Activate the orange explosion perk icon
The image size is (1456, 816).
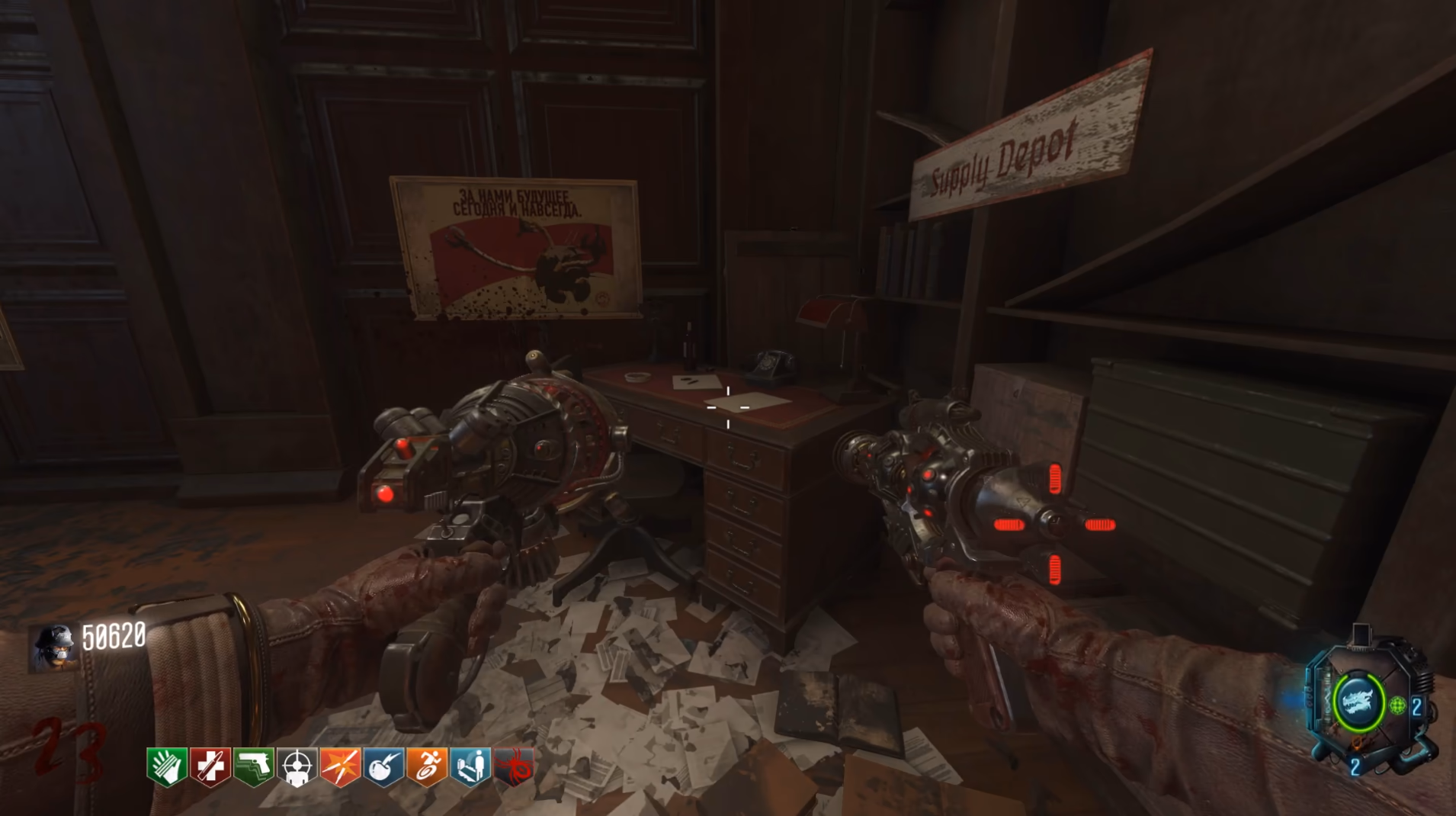(x=340, y=766)
